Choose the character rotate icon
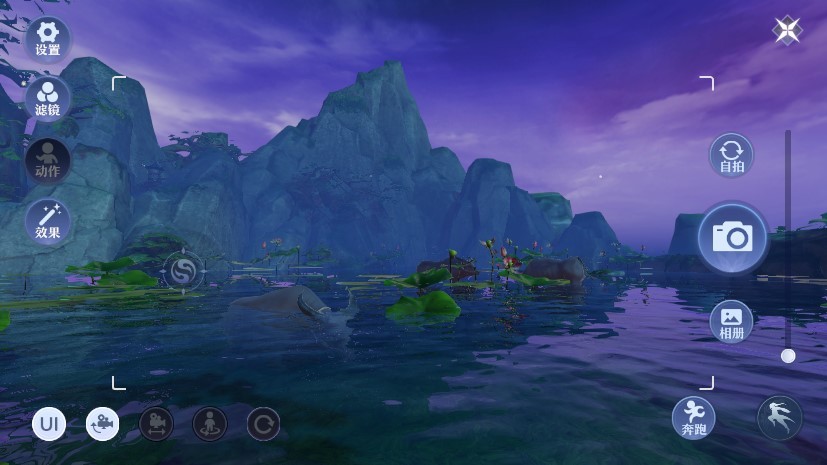827x465 pixels. pyautogui.click(x=210, y=424)
